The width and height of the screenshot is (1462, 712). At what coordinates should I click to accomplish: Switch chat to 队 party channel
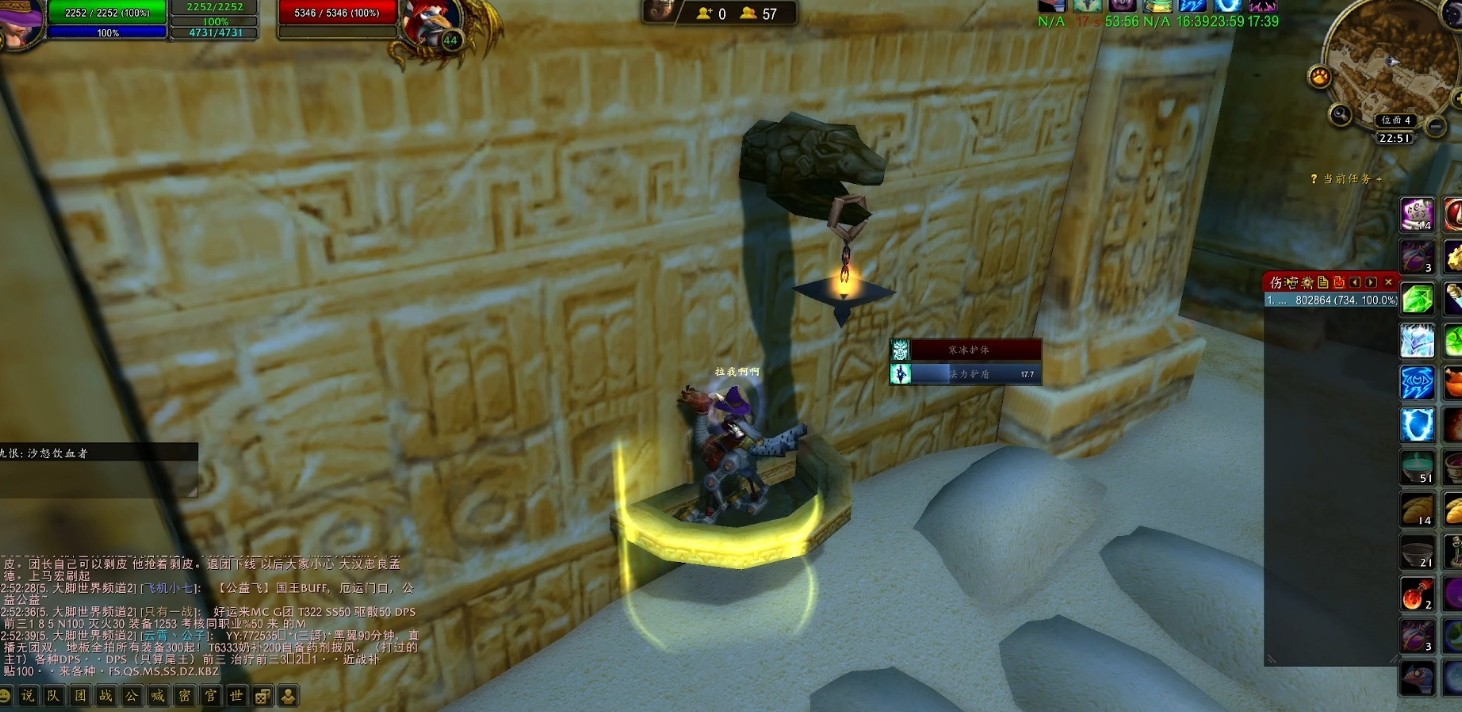tap(54, 696)
